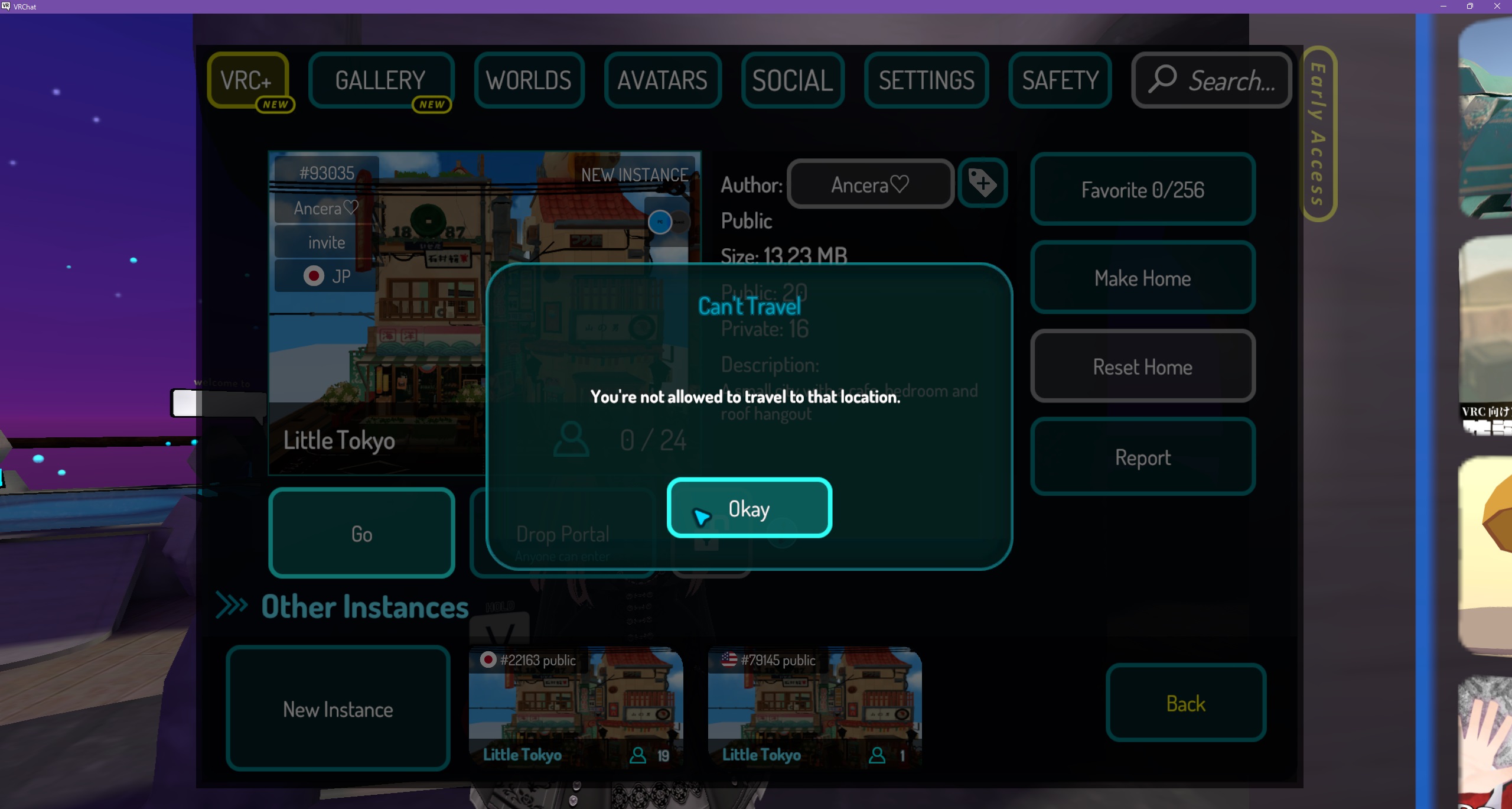Click the Reset Home button
Image resolution: width=1512 pixels, height=809 pixels.
[1142, 366]
